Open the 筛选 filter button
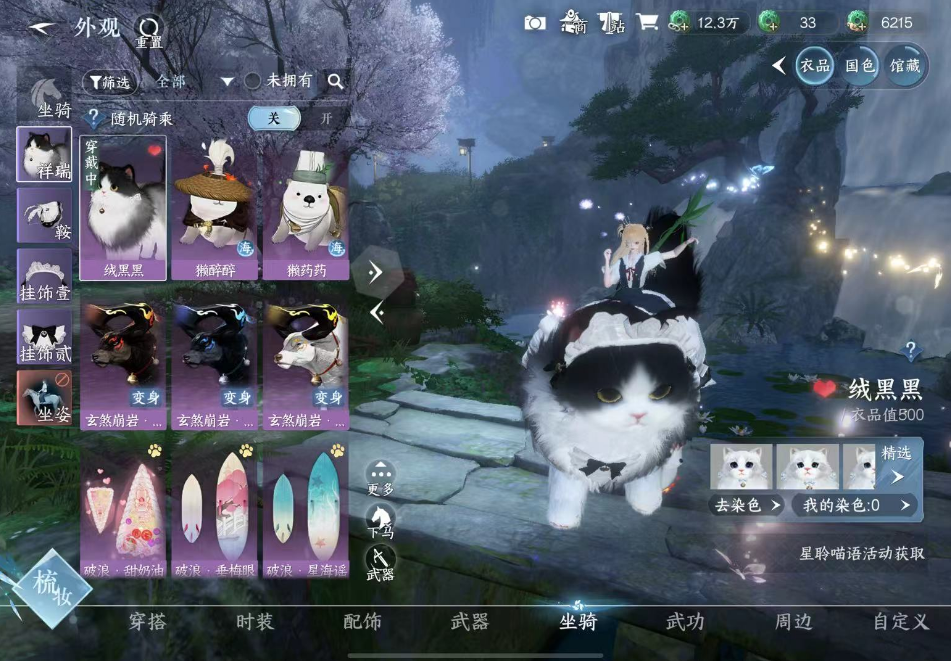This screenshot has height=661, width=951. 110,81
